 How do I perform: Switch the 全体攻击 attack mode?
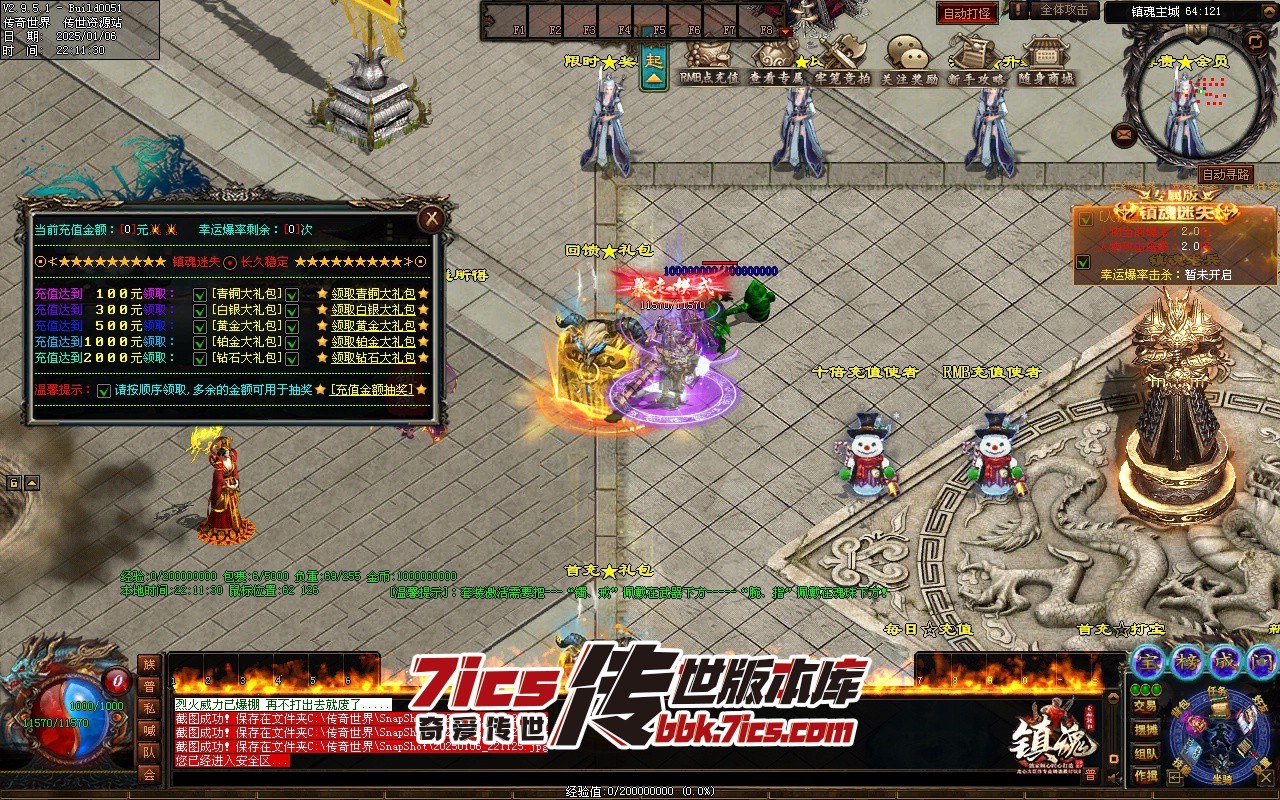[1063, 10]
